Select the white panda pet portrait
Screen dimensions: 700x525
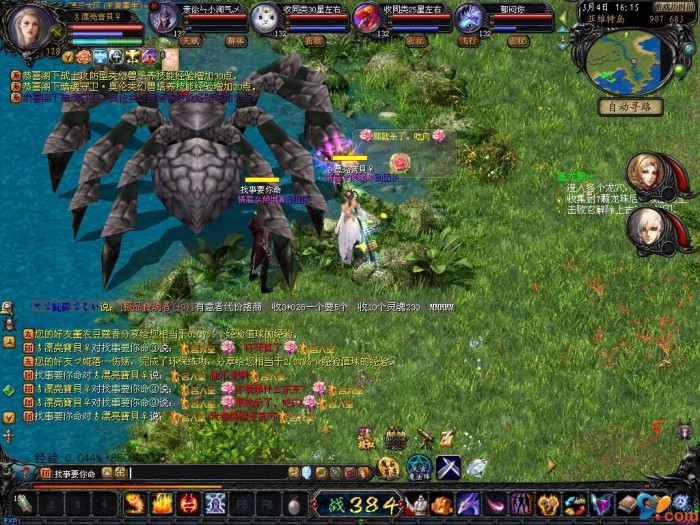tap(264, 17)
